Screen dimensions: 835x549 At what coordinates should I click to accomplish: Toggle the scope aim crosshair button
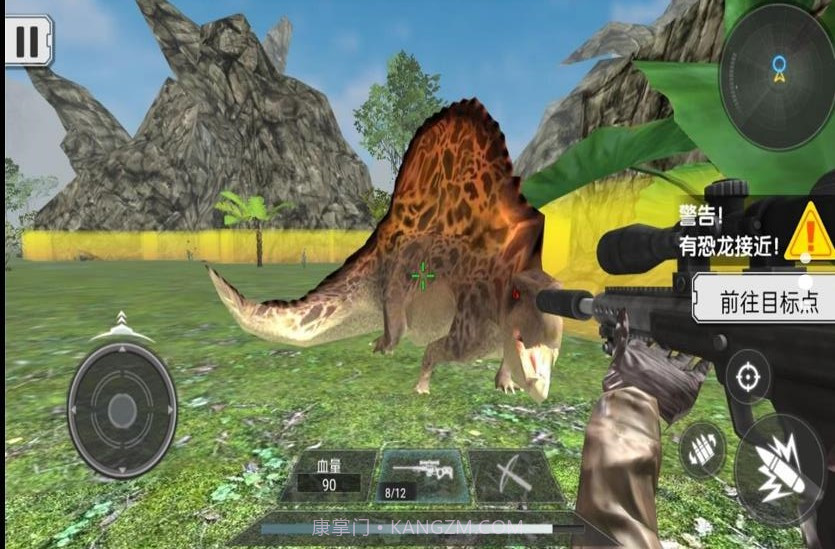coord(747,377)
